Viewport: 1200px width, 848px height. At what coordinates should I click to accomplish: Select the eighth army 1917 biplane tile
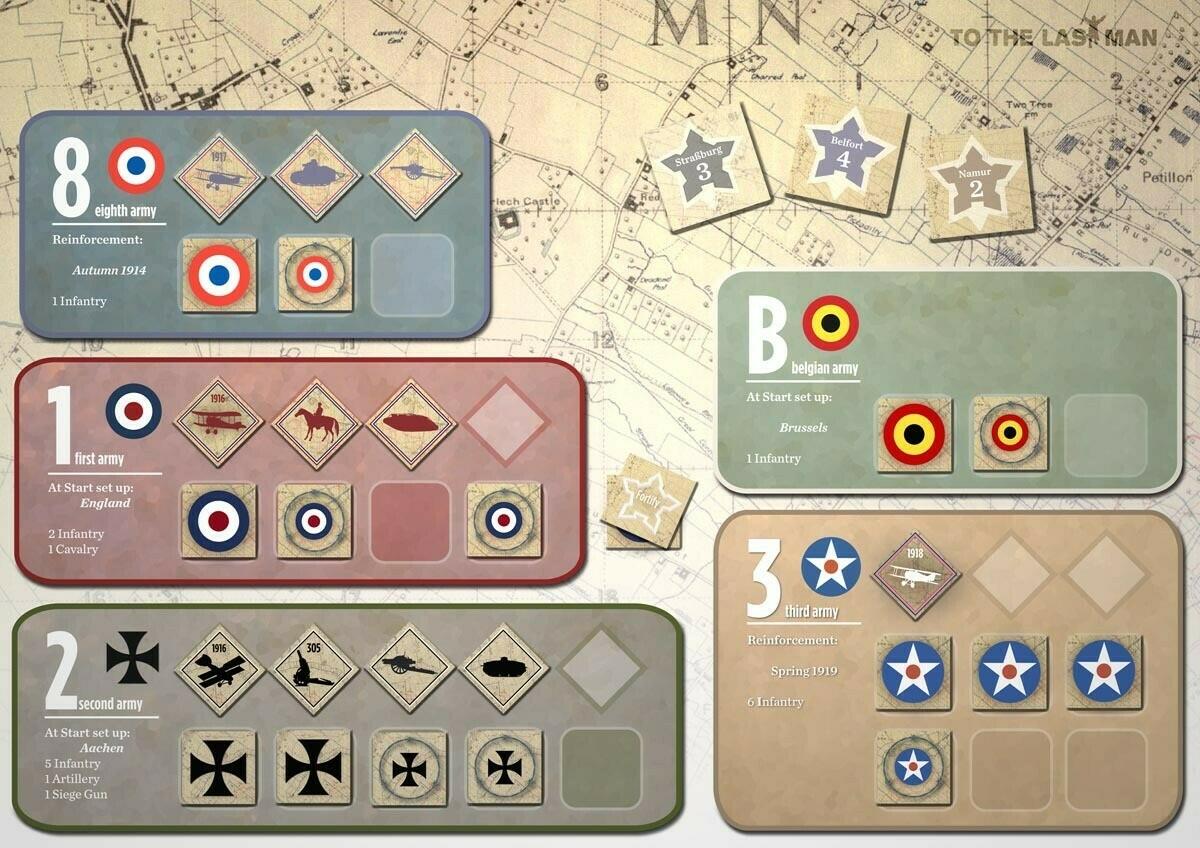(x=219, y=175)
